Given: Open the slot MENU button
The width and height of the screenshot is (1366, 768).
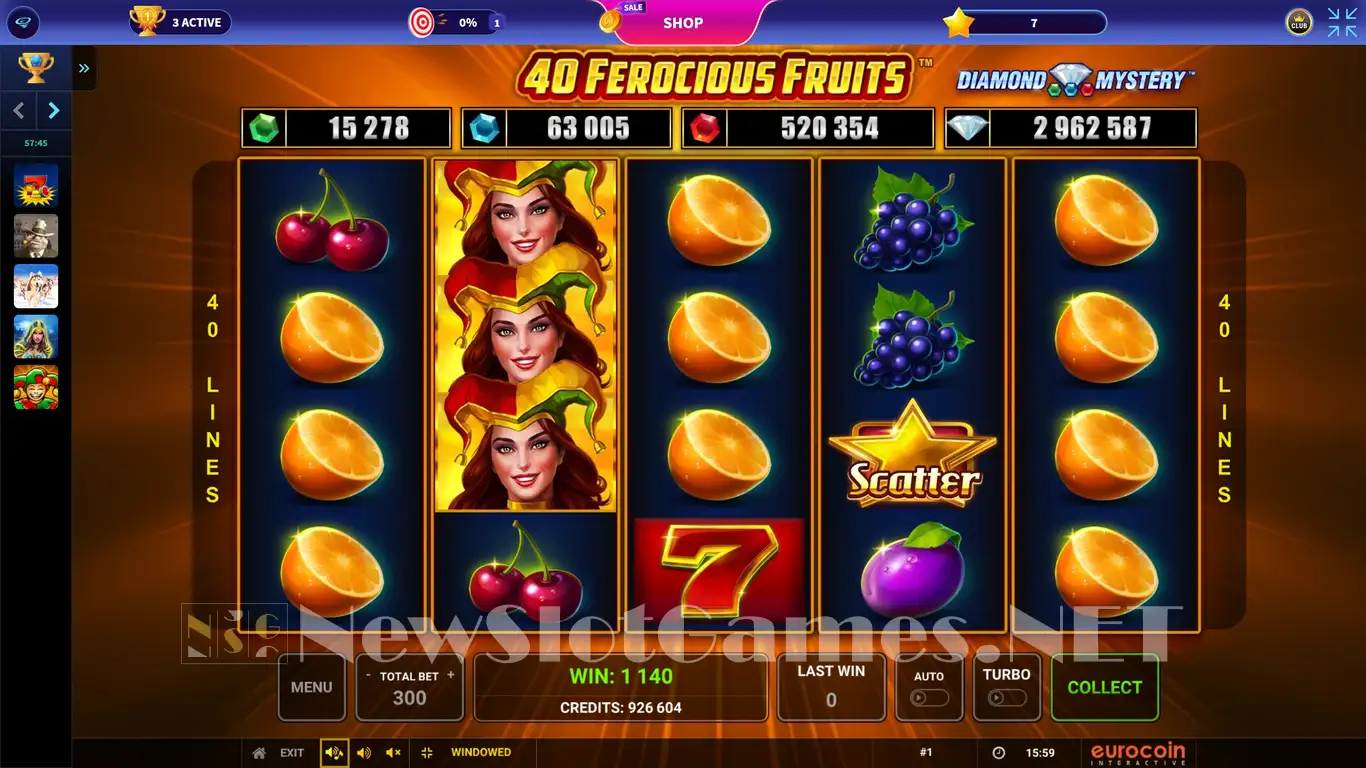Looking at the screenshot, I should (311, 687).
